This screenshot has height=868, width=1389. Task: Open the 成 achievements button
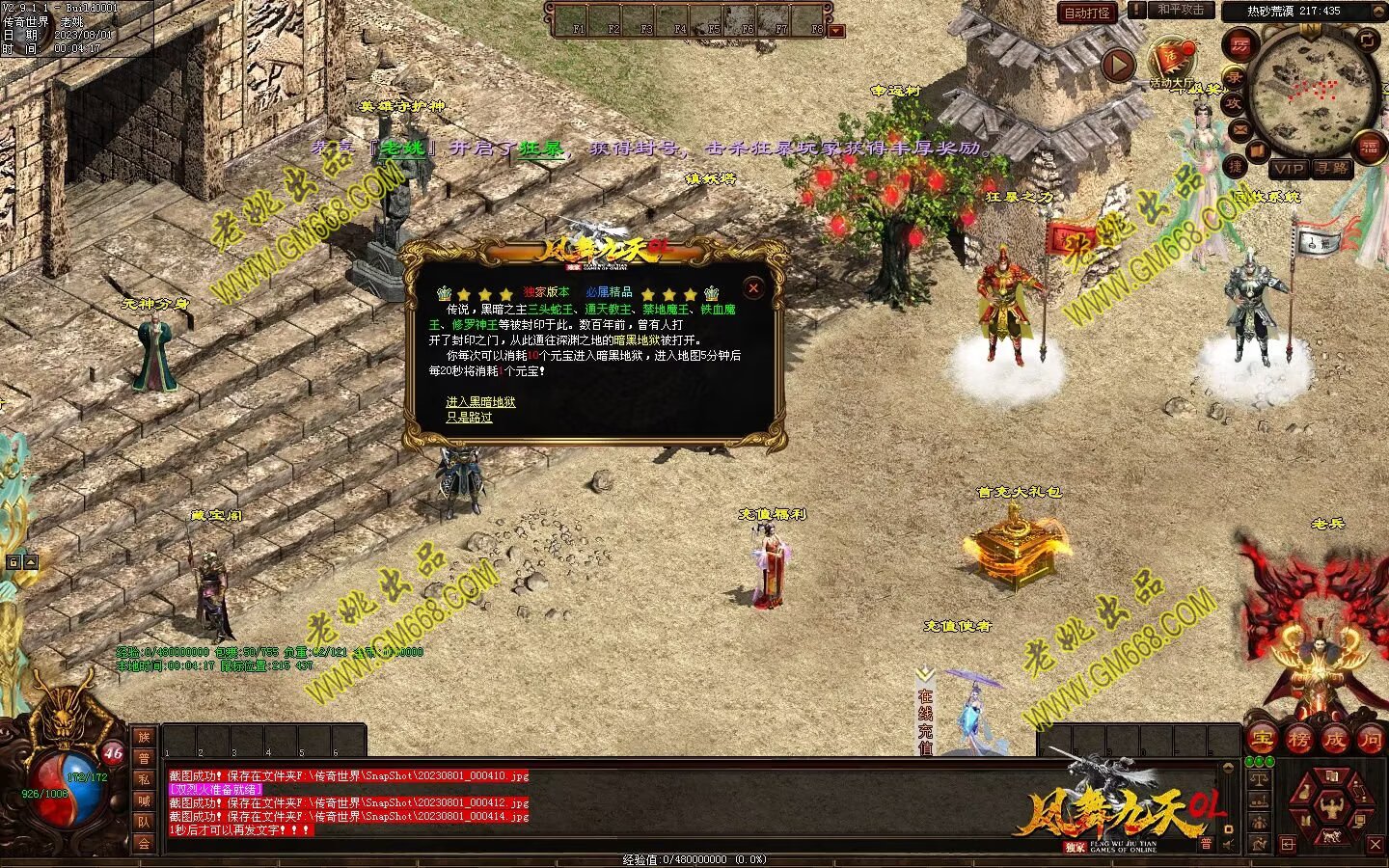click(1334, 740)
